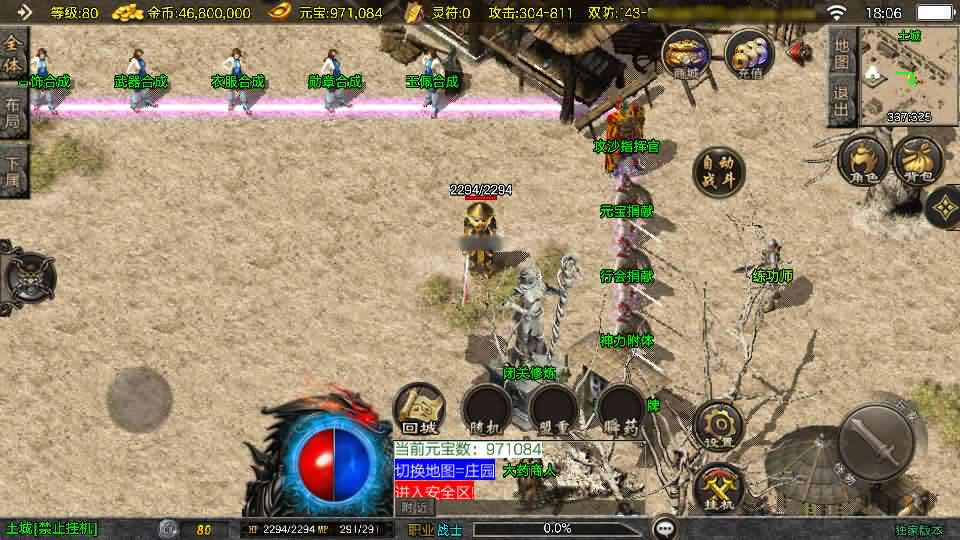
Task: Open the 充值 recharge menu
Action: 749,54
